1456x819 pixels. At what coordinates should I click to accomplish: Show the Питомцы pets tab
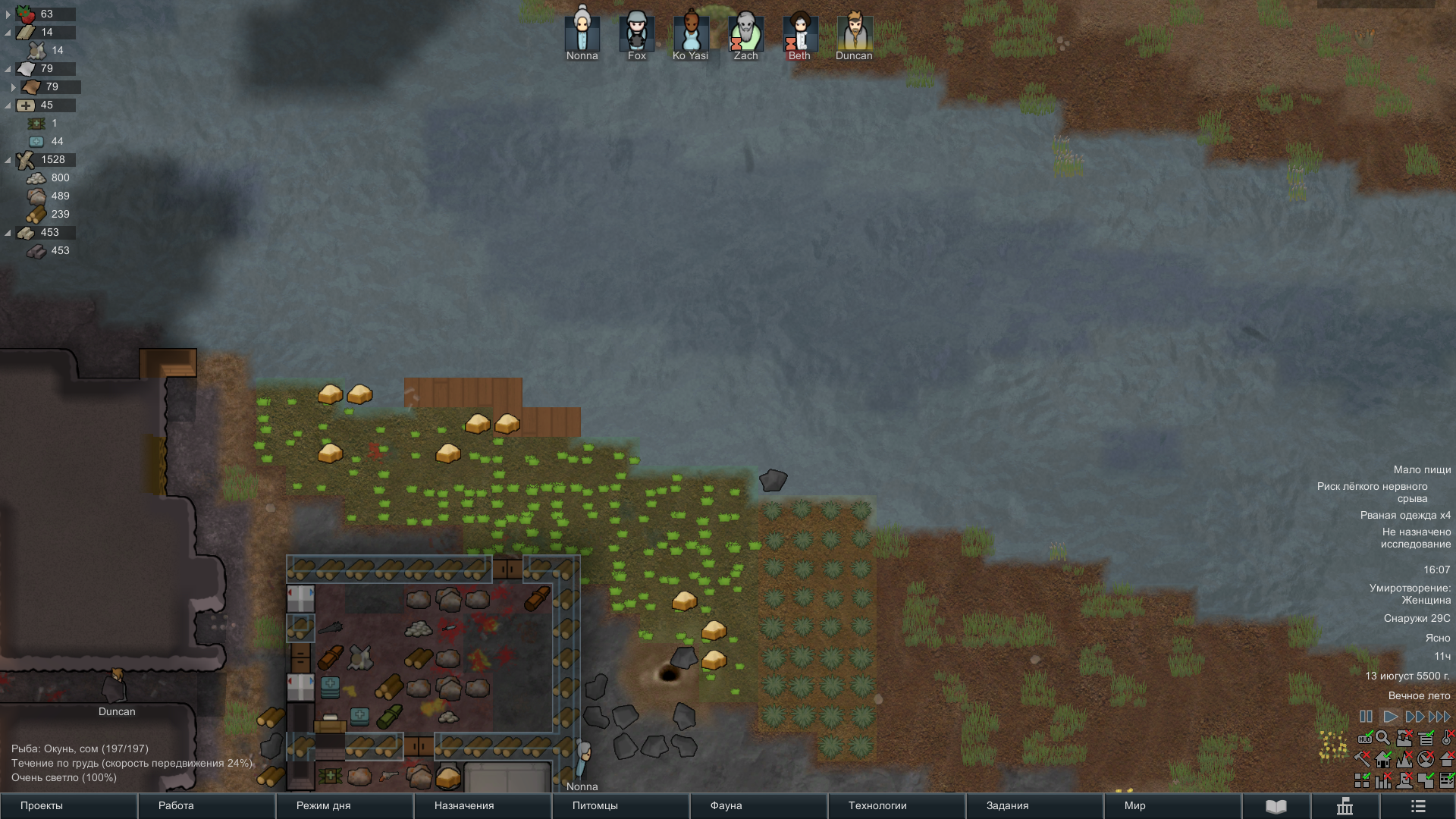click(620, 805)
